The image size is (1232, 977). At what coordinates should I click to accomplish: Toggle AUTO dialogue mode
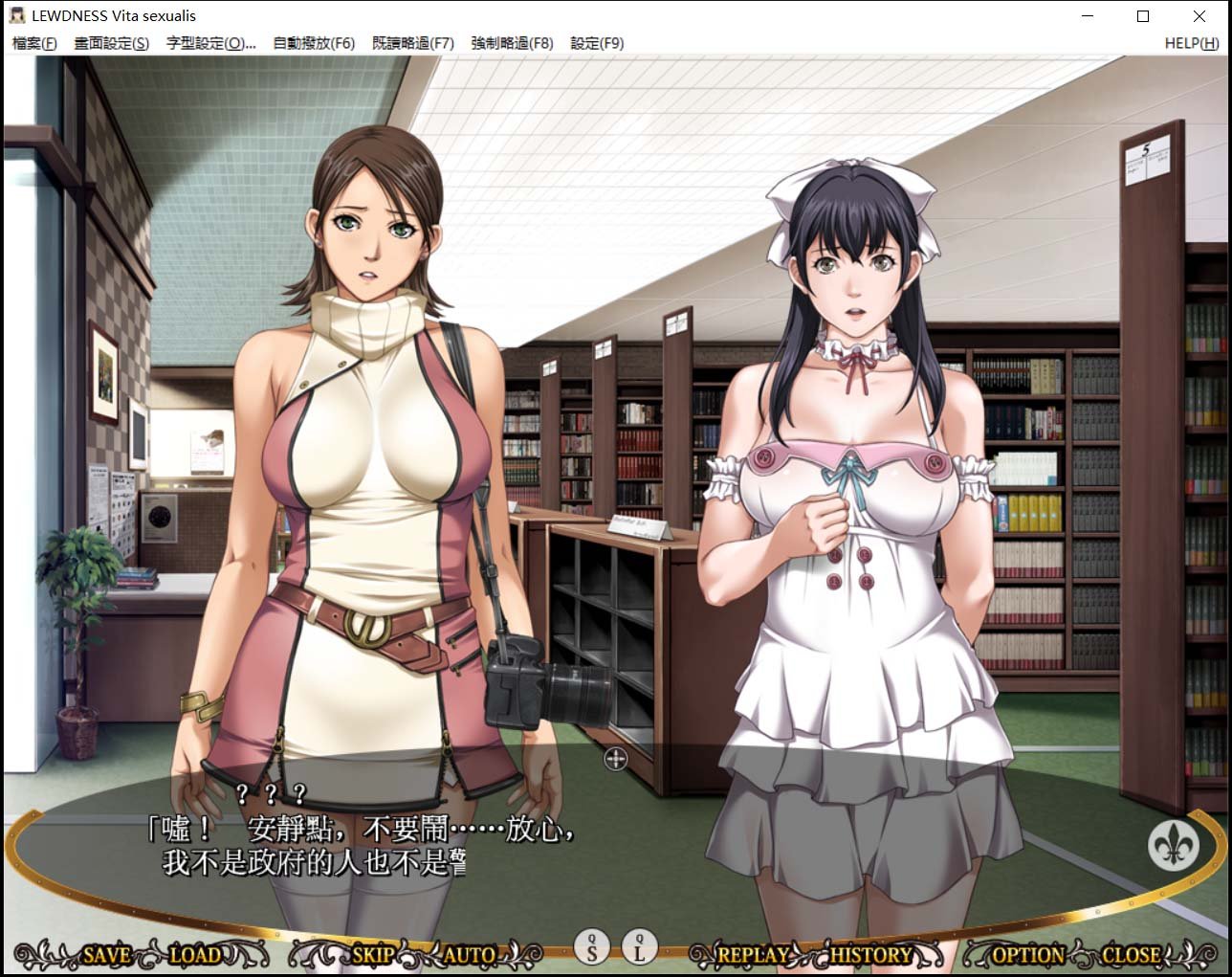(x=470, y=954)
